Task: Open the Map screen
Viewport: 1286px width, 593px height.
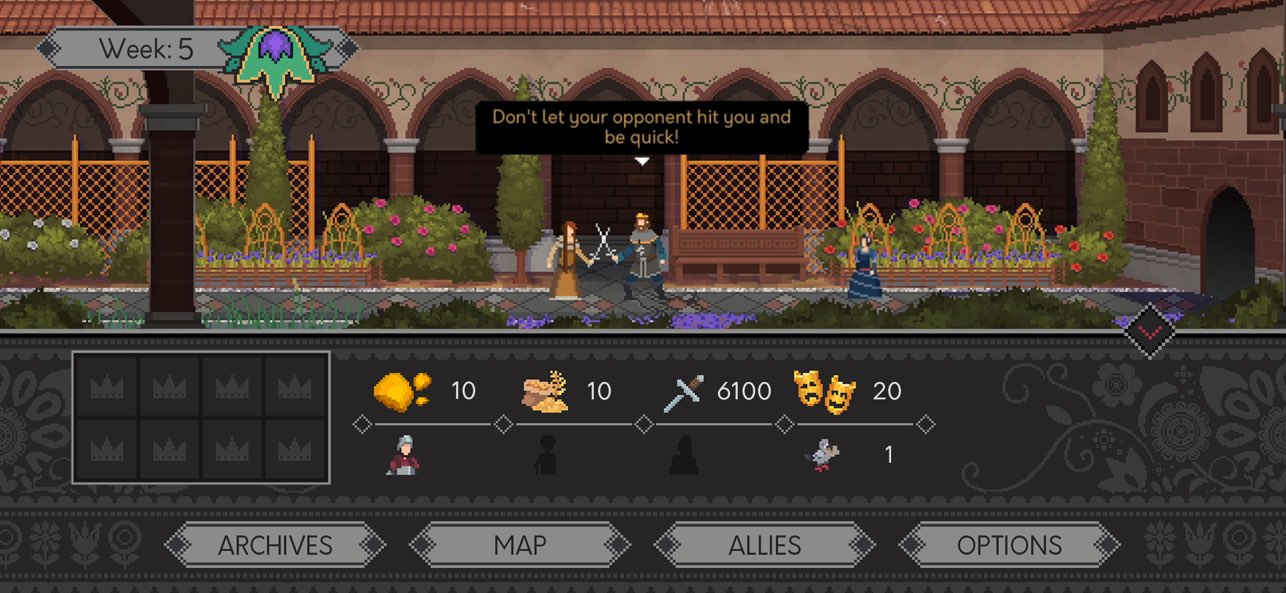Action: pos(520,545)
